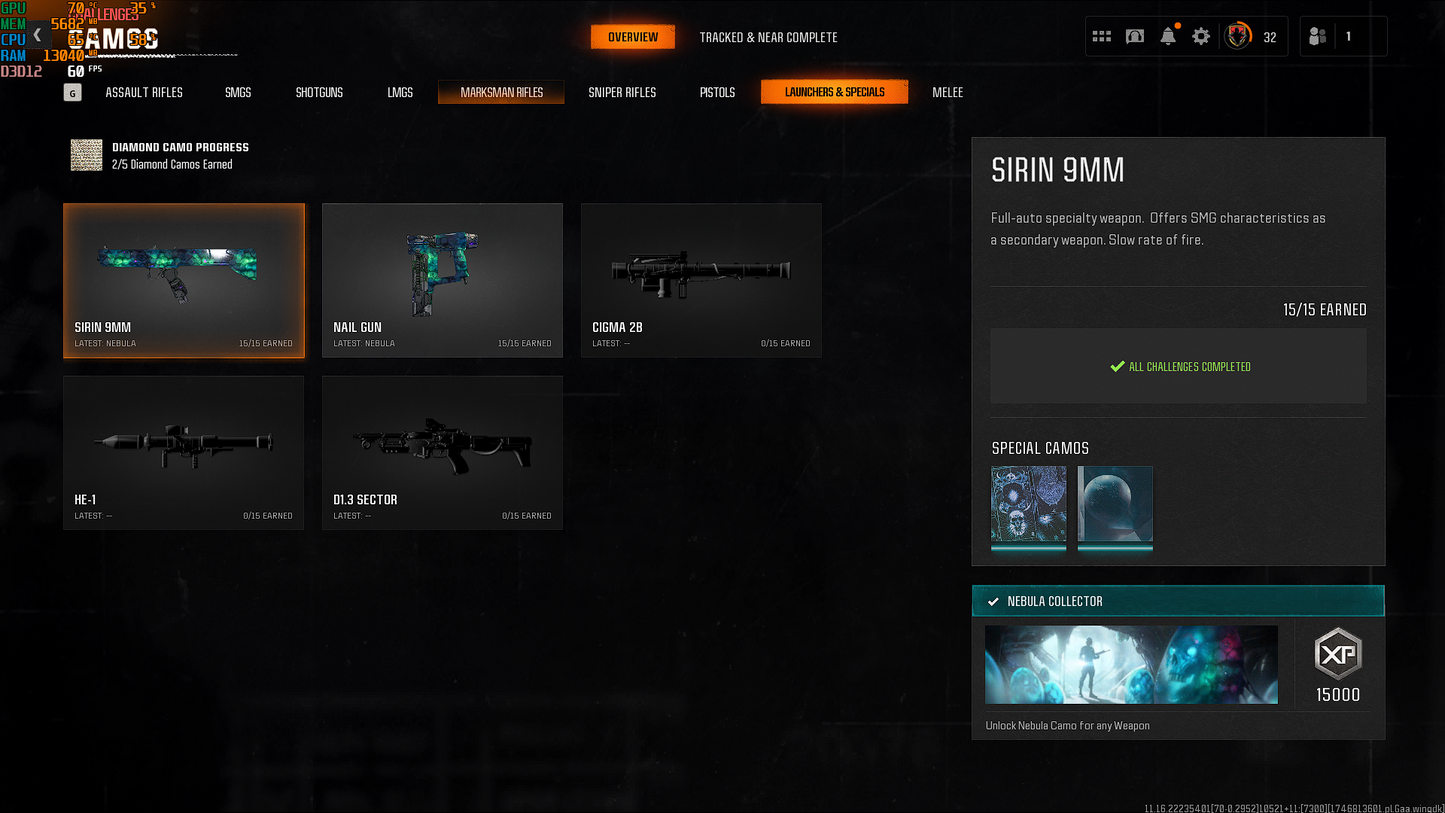Open the Melee category
This screenshot has height=813, width=1445.
[947, 92]
